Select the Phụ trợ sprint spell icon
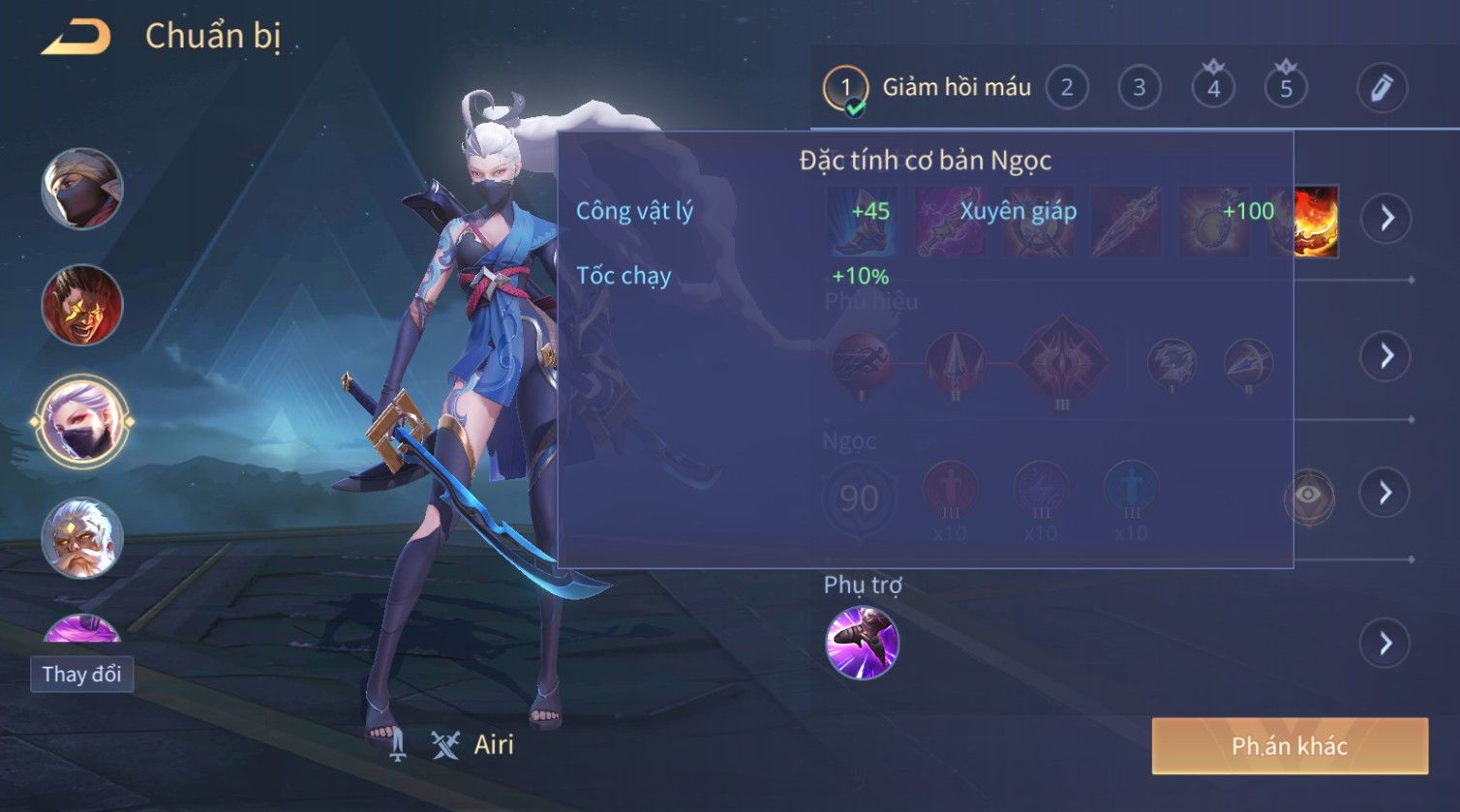Viewport: 1460px width, 812px height. [x=862, y=643]
